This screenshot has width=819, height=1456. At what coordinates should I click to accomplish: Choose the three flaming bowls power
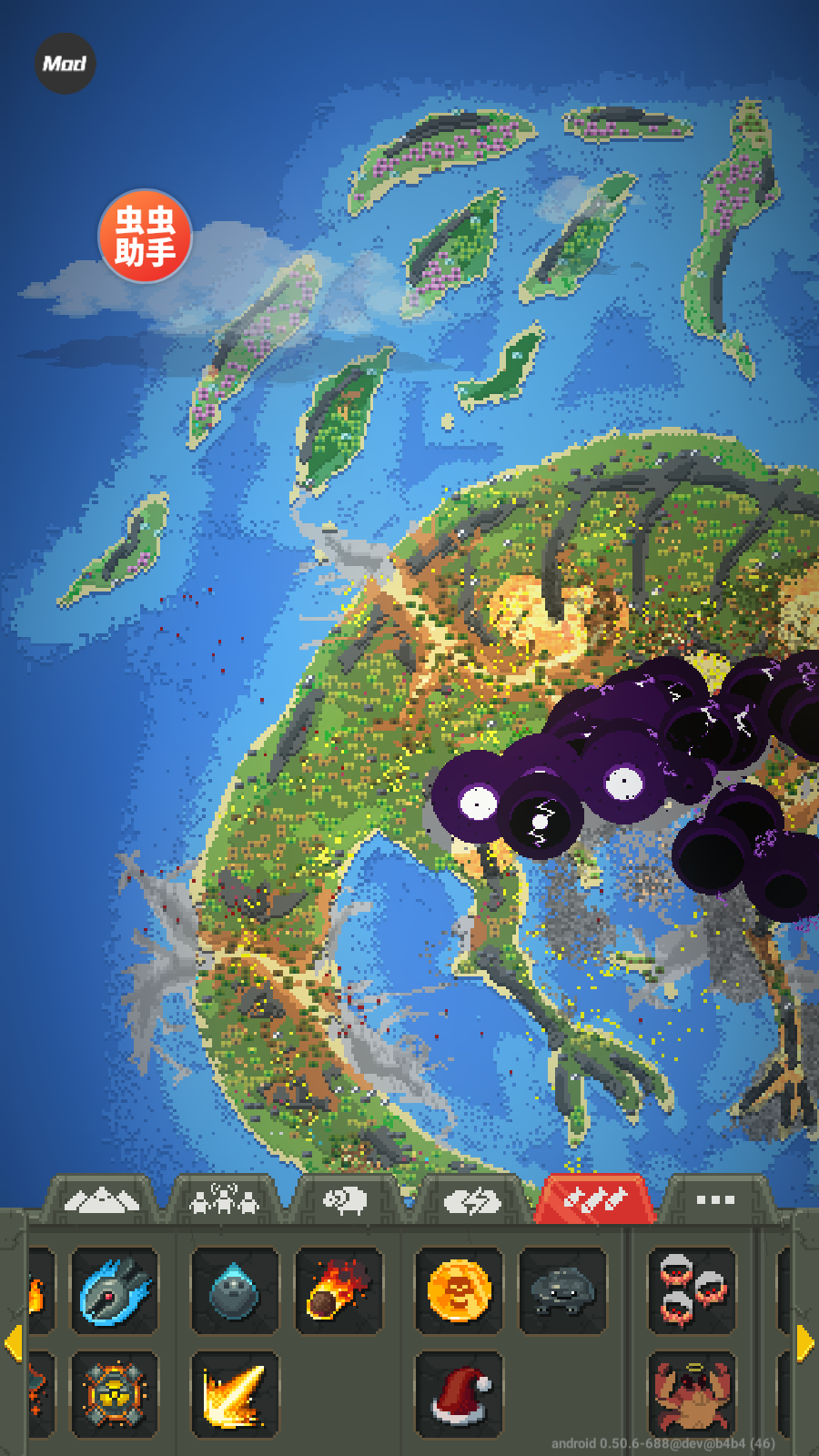point(692,1290)
